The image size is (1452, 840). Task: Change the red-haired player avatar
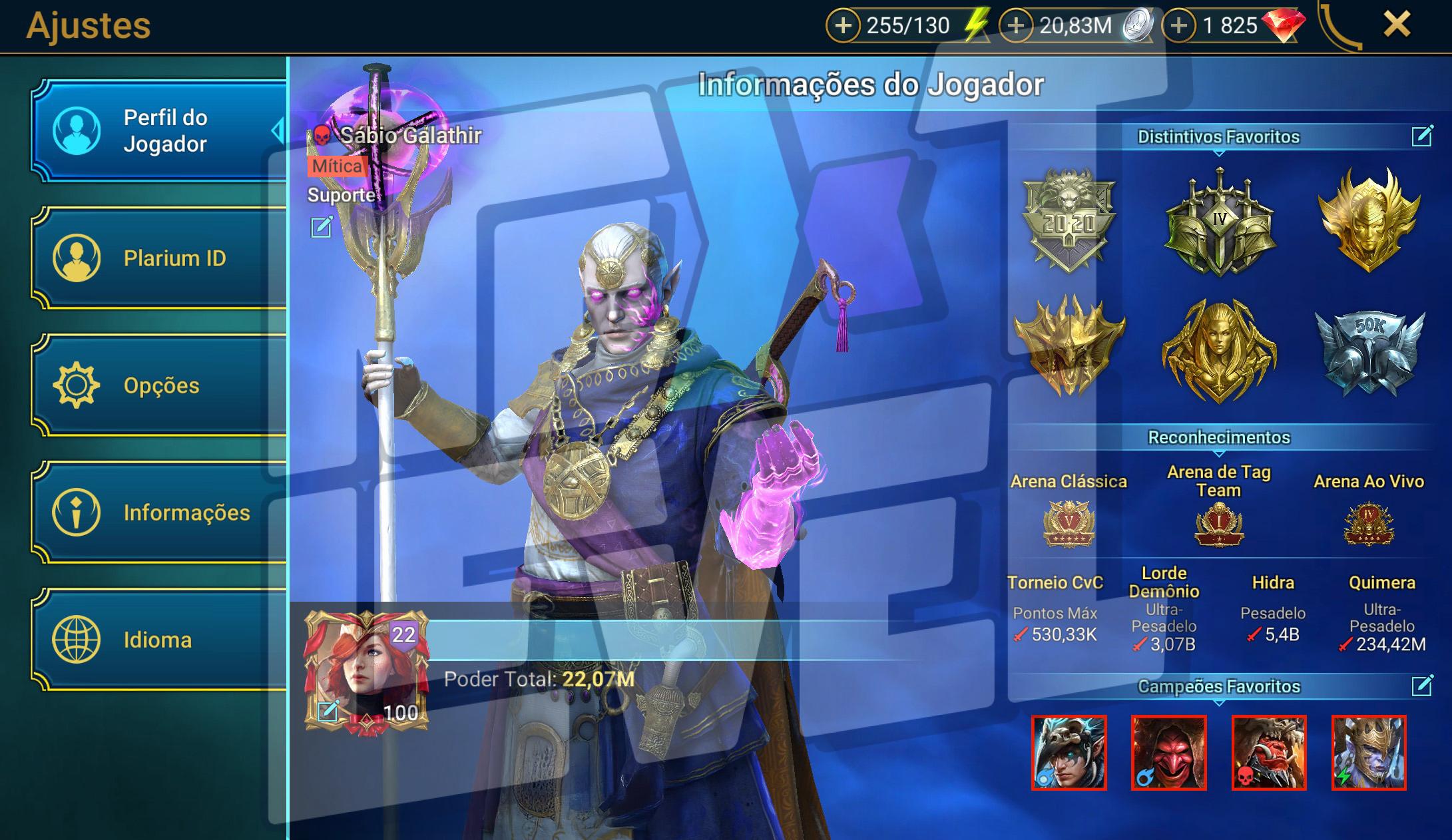pos(328,712)
